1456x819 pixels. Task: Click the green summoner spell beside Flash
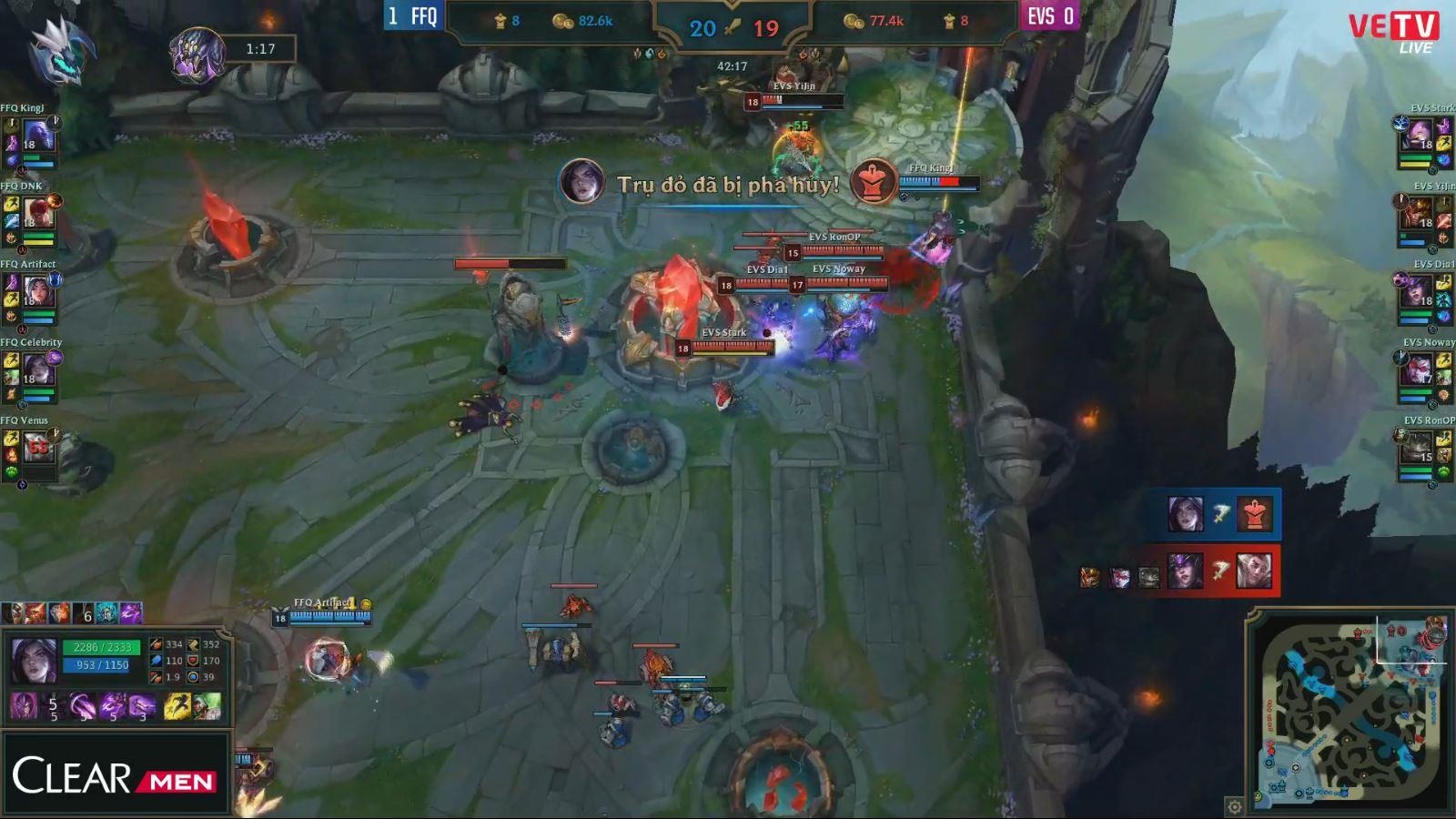207,706
